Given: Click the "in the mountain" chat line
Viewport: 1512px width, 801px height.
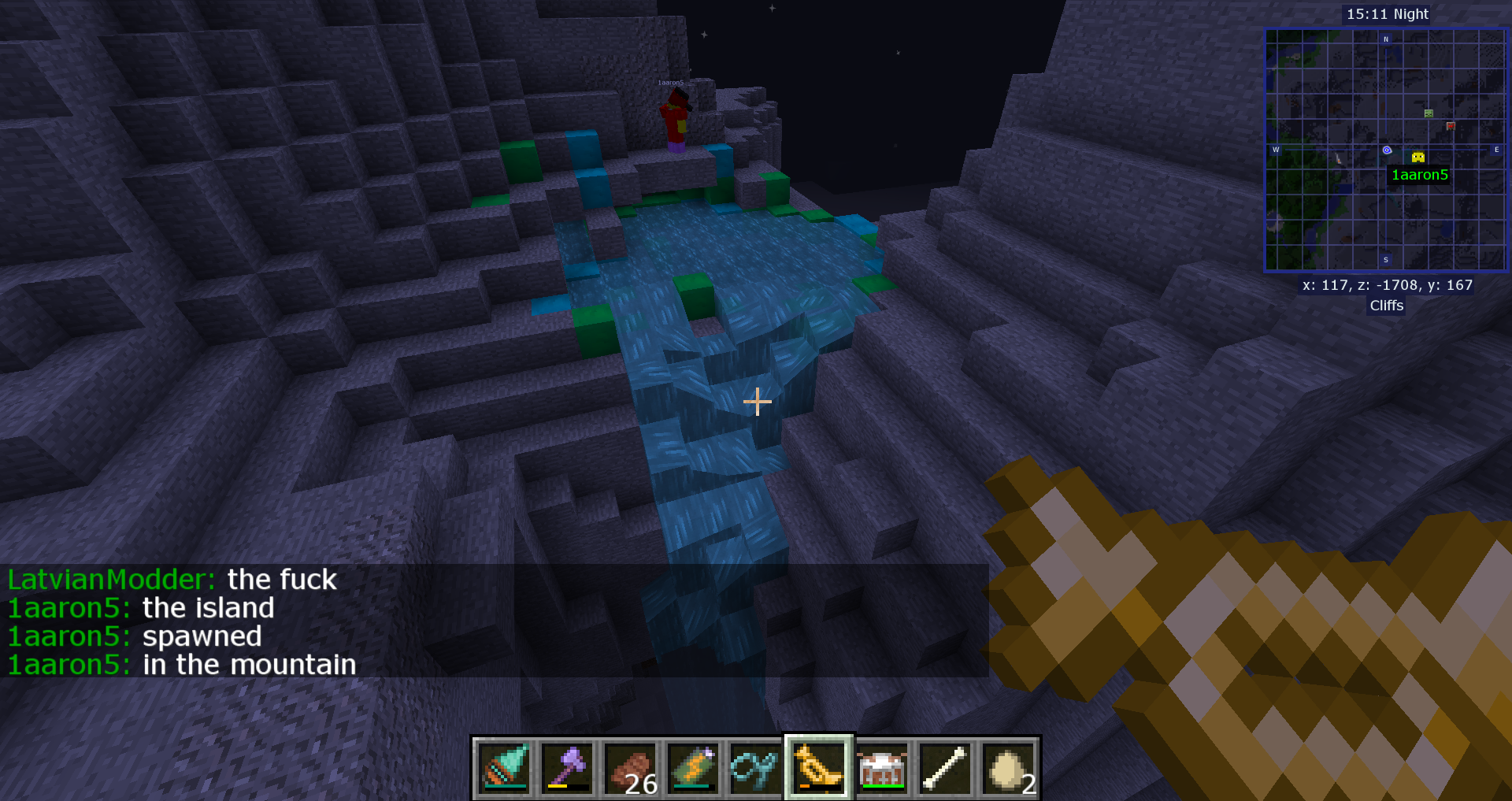Looking at the screenshot, I should click(x=182, y=665).
